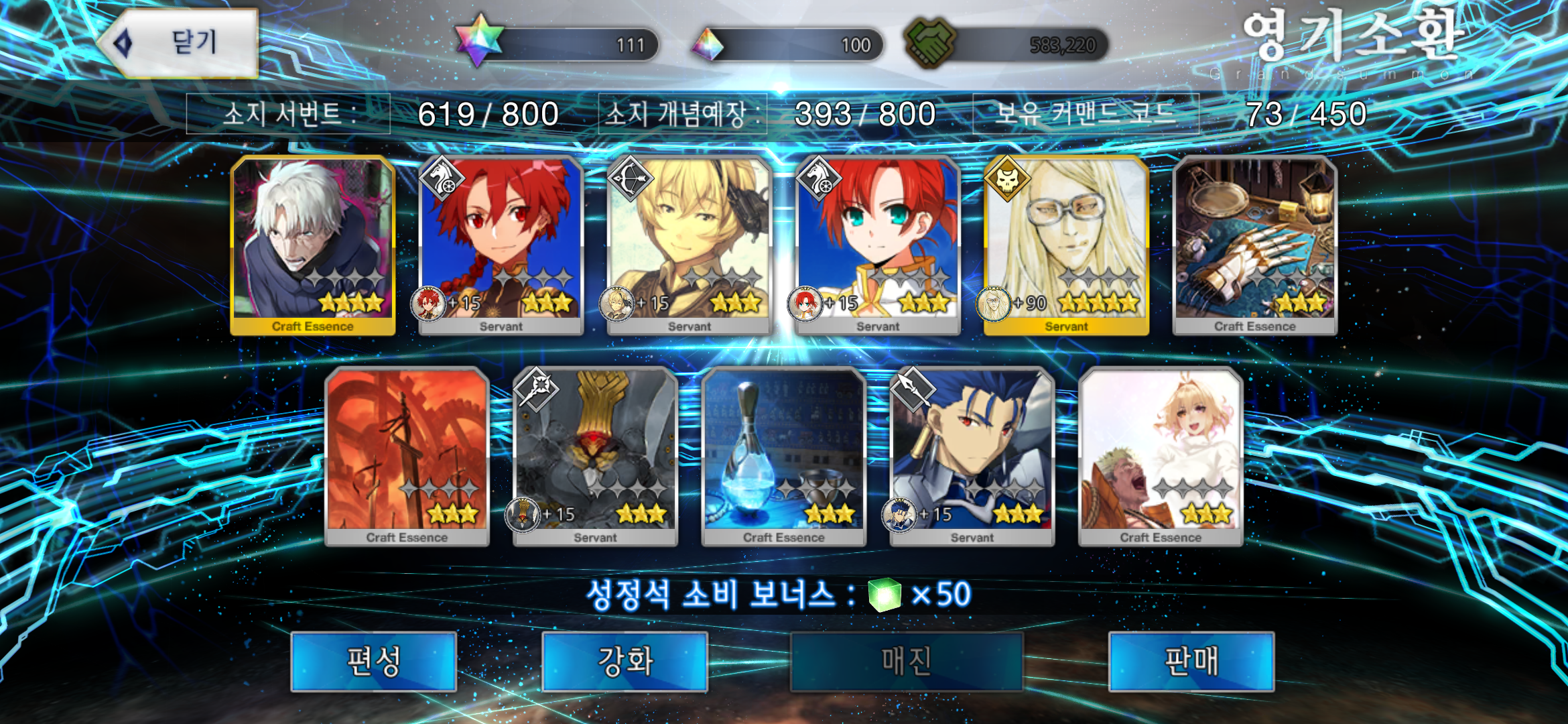View the white-haired man Craft Essence card
This screenshot has width=1568, height=724.
[x=312, y=245]
